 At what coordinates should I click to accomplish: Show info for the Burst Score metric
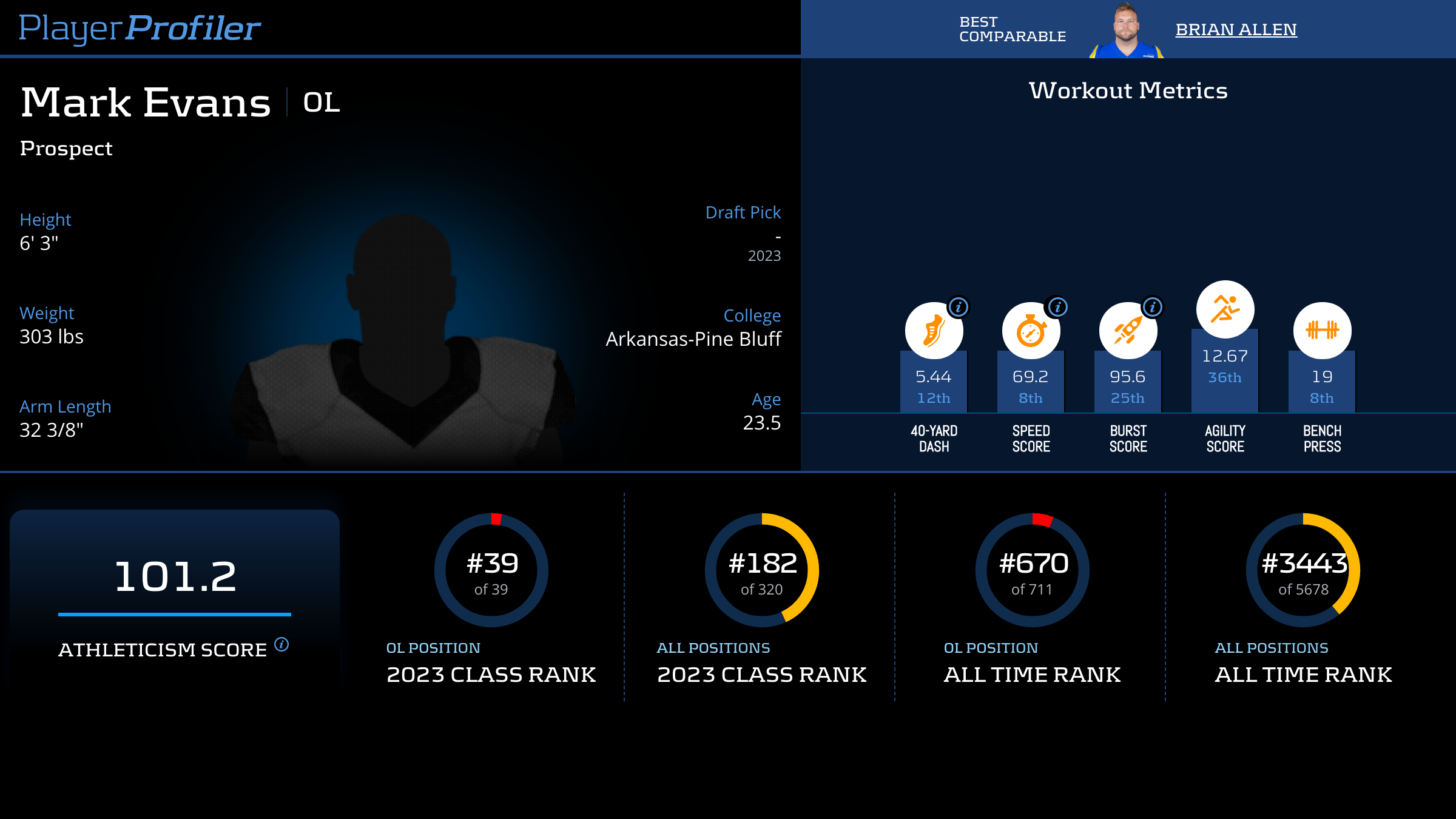(x=1153, y=307)
